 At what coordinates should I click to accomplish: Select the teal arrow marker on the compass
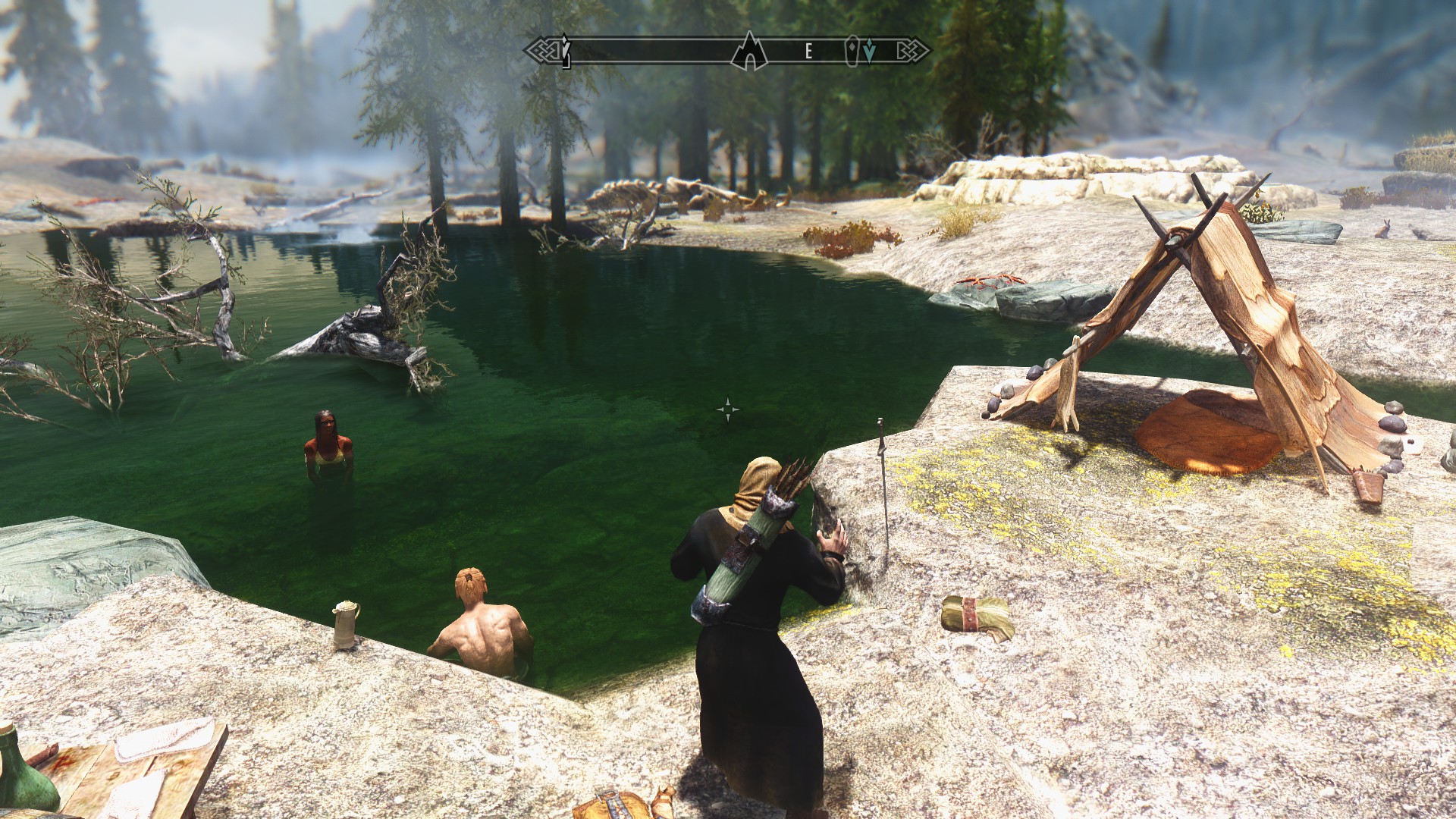click(x=869, y=52)
